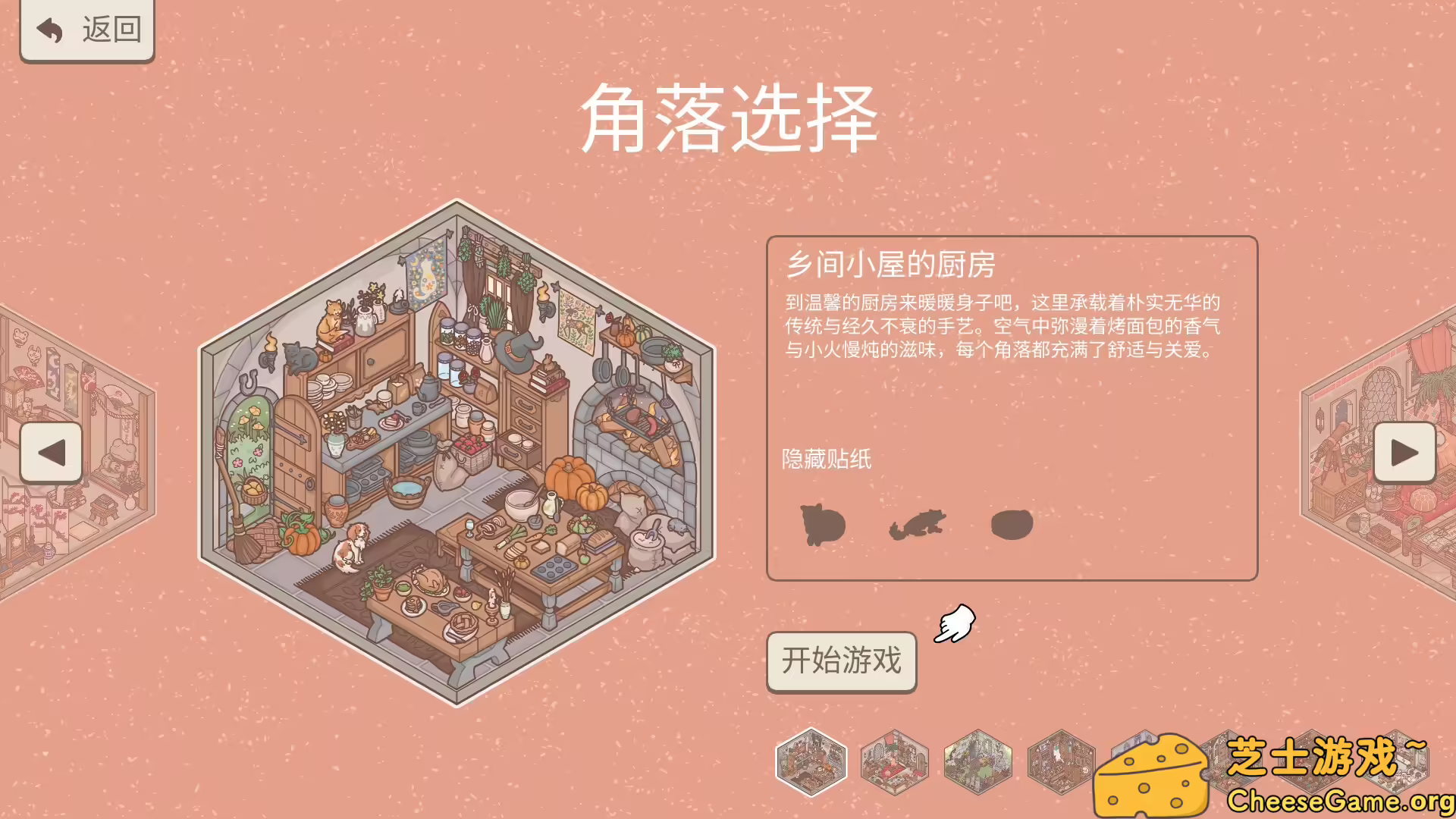
Task: Click the right arrow to view next corner
Action: (x=1407, y=453)
